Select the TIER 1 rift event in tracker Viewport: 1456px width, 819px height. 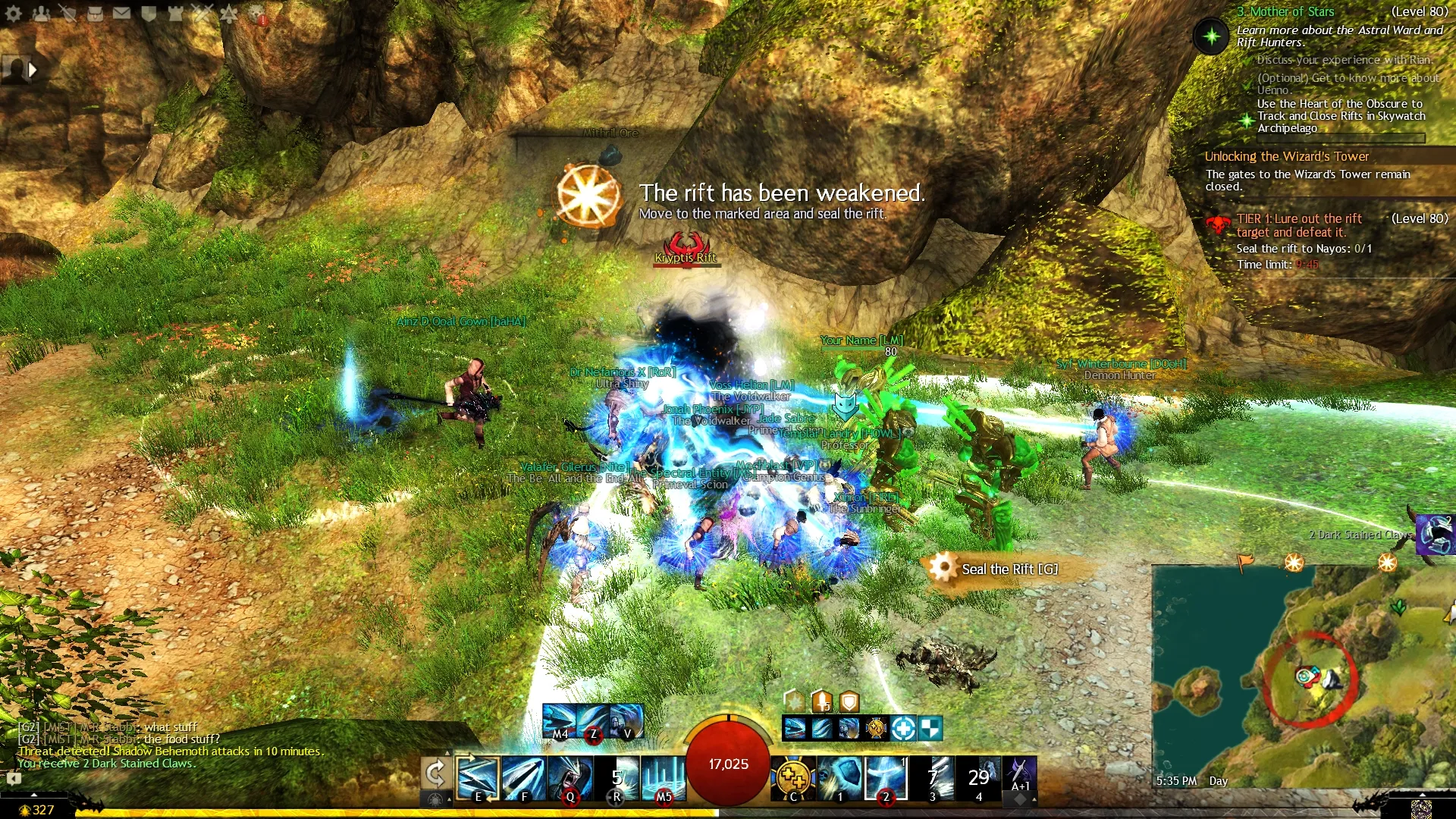pos(1298,225)
